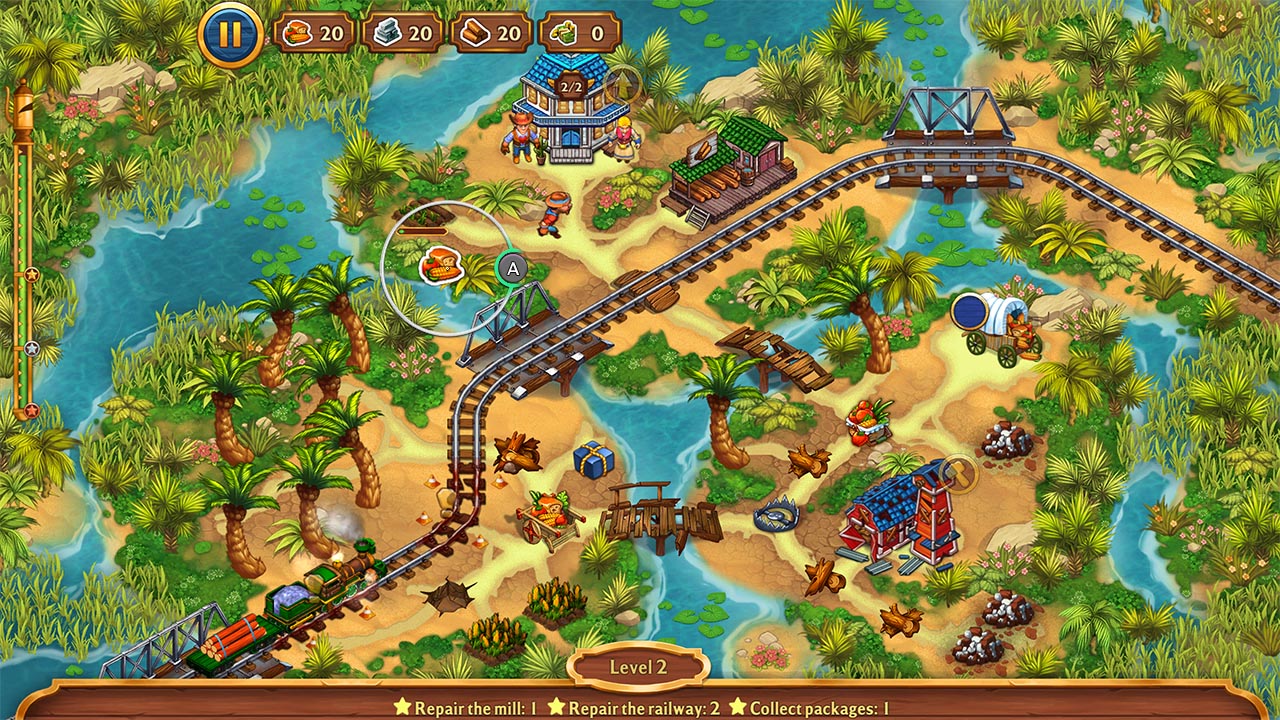This screenshot has height=720, width=1280.
Task: Click the bread food resource counter
Action: click(314, 31)
